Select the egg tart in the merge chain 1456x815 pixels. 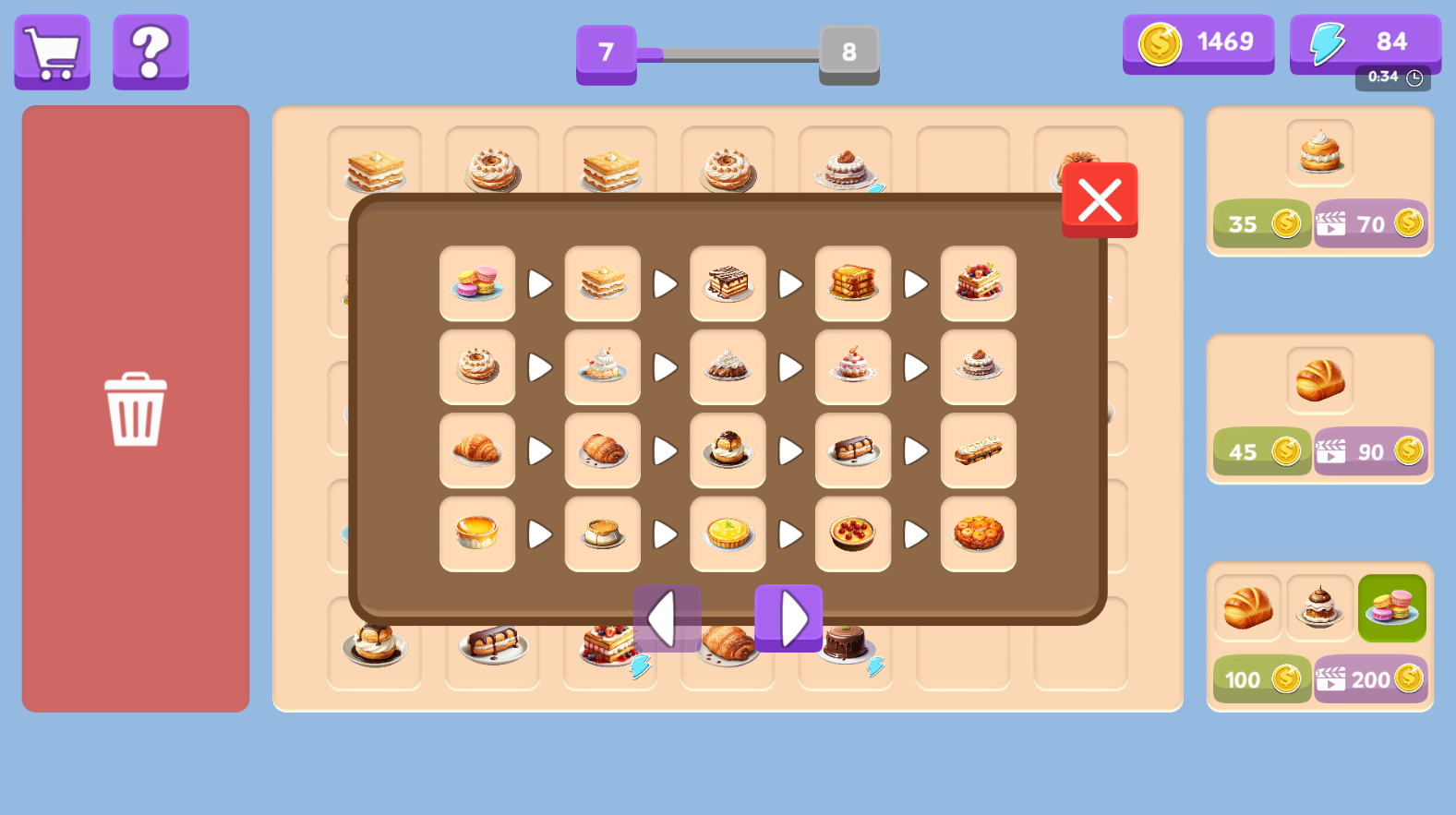[x=476, y=534]
